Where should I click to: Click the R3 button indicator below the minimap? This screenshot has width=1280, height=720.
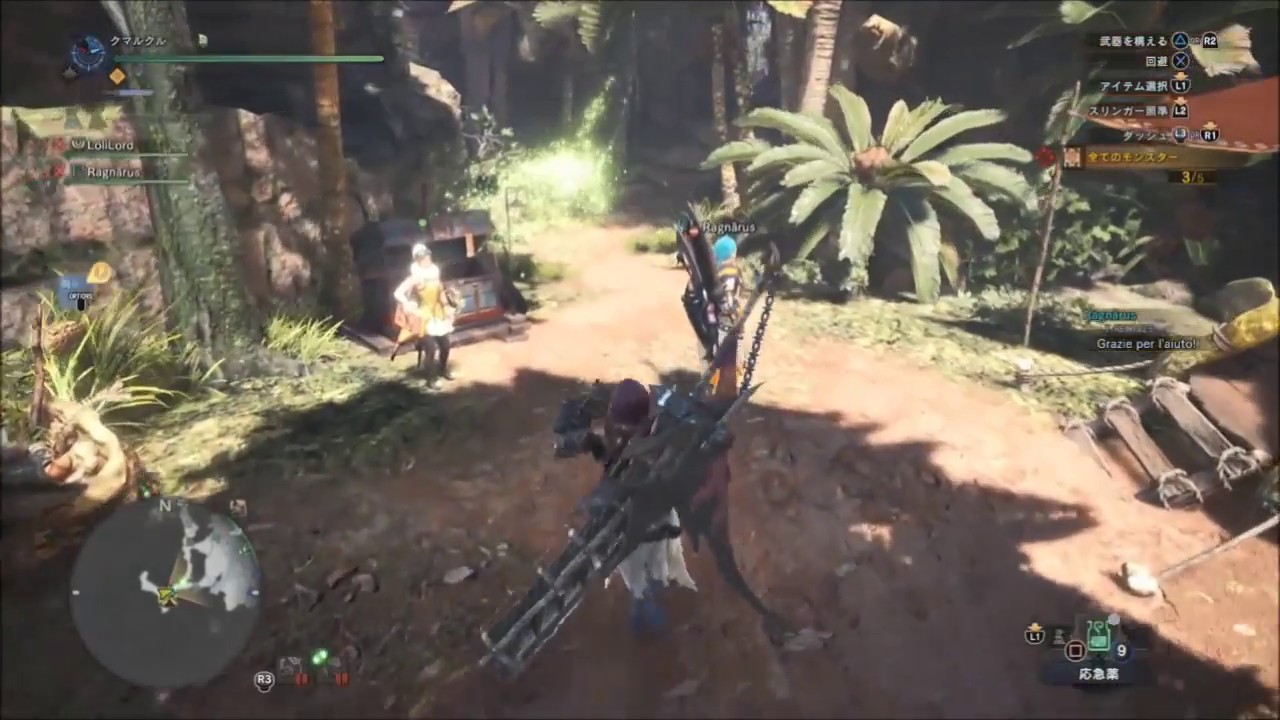coord(264,680)
